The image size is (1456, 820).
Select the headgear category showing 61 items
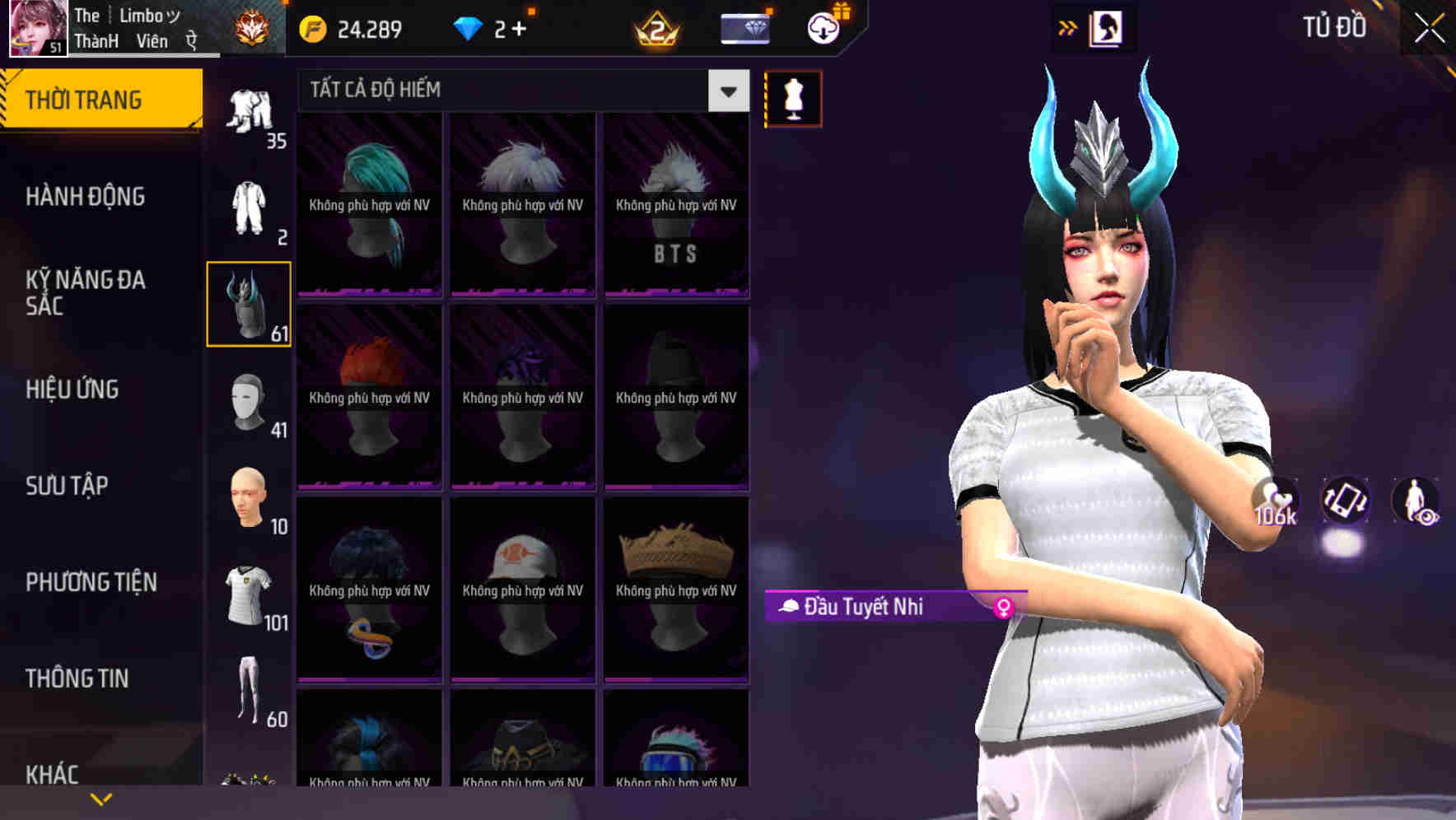[249, 306]
